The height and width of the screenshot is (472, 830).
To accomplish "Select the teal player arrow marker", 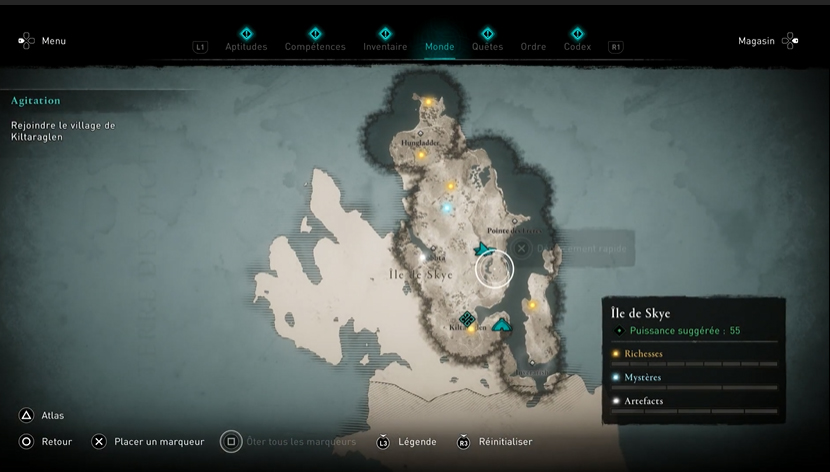I will coord(484,248).
